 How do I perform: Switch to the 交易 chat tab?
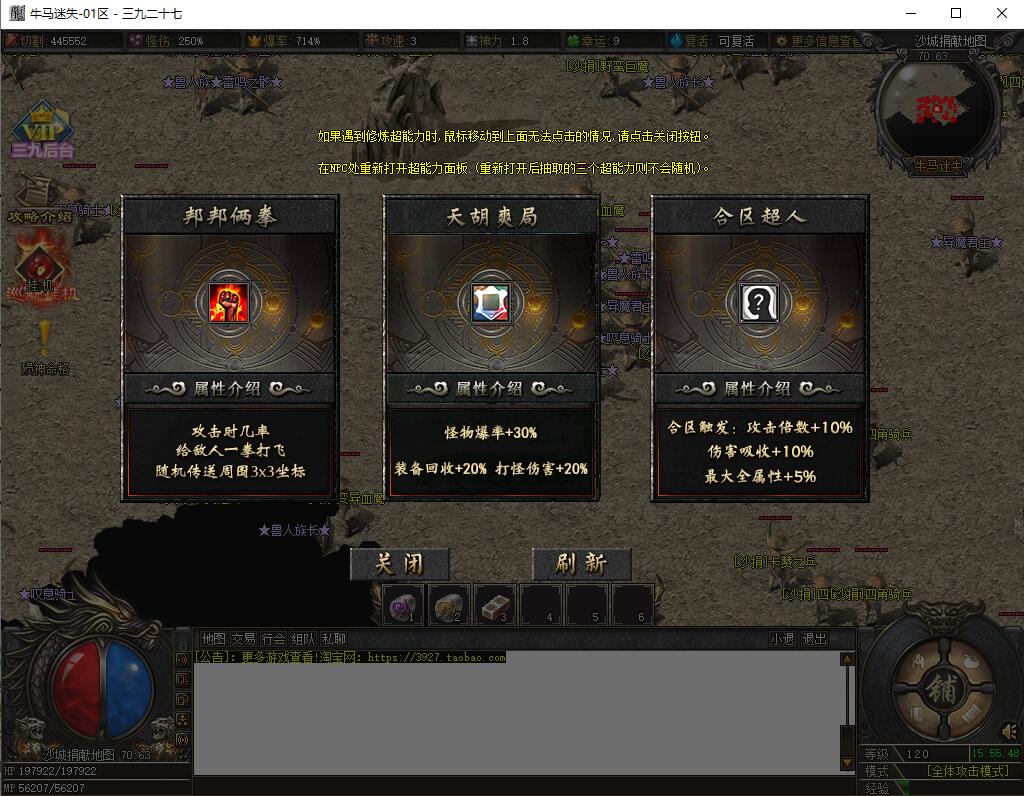pyautogui.click(x=243, y=639)
